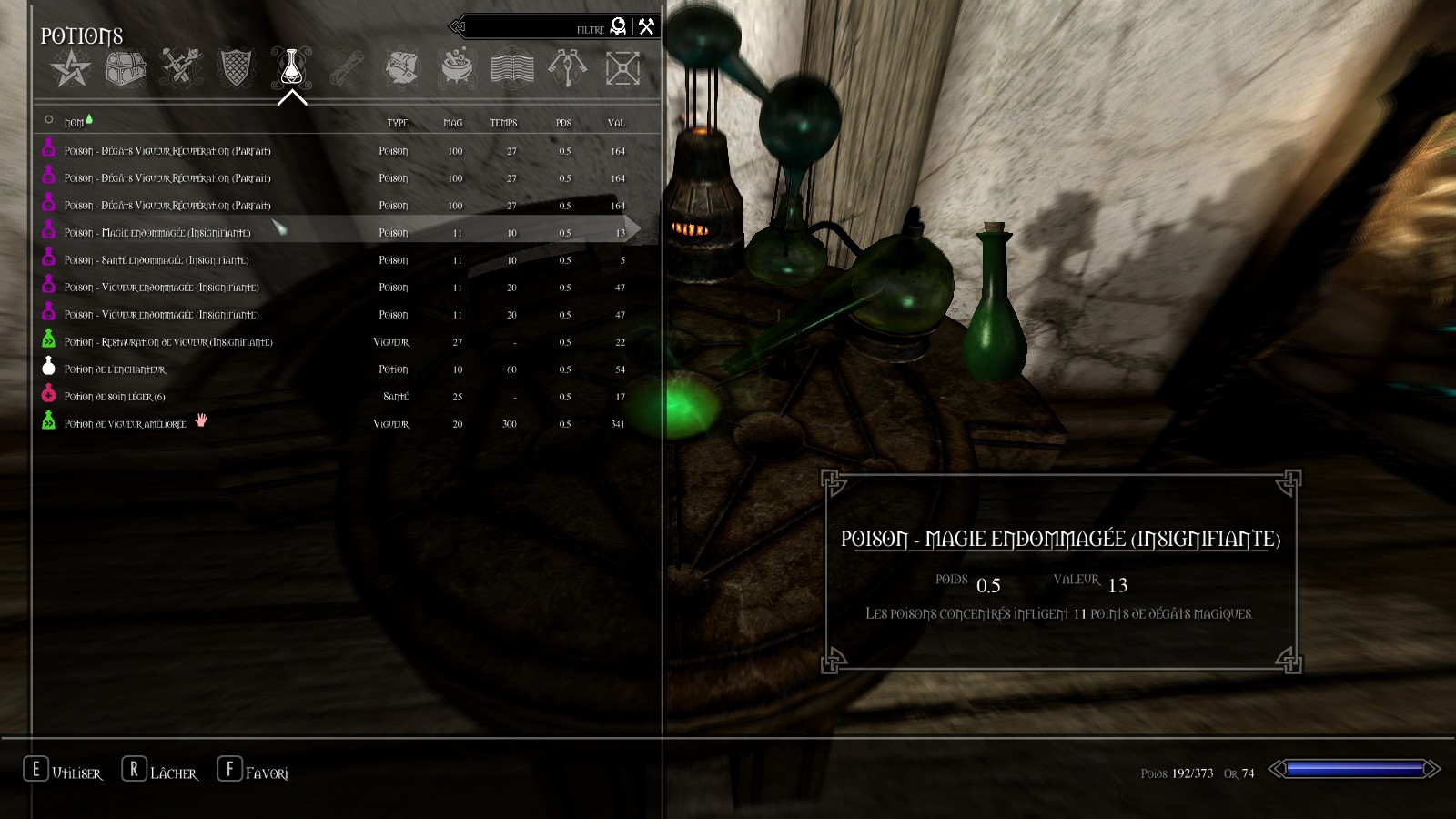Sort potions by Val column
1456x819 pixels.
[x=616, y=123]
